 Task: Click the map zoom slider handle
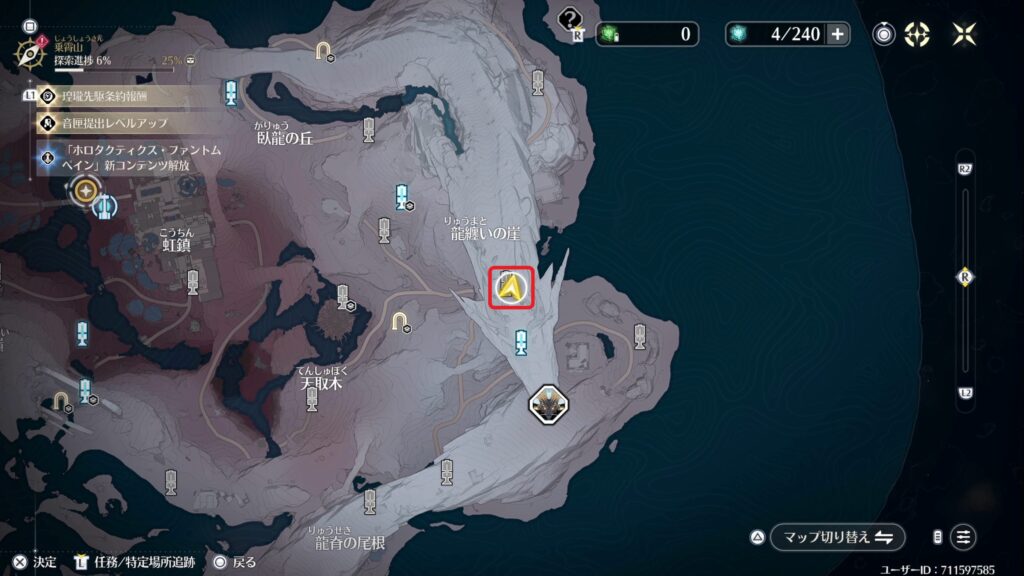965,277
